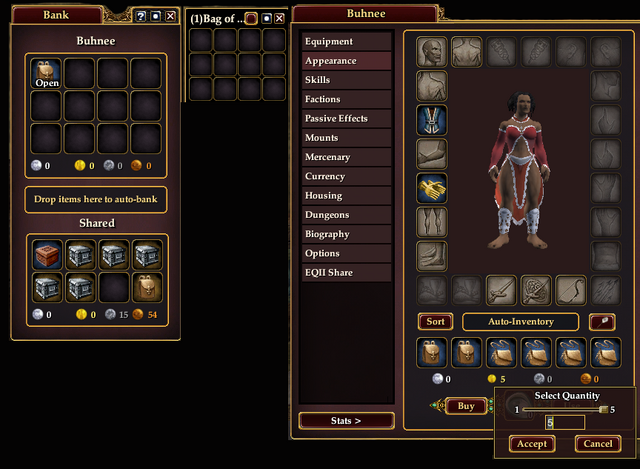Open the Biography page
This screenshot has width=640, height=469.
tap(346, 234)
